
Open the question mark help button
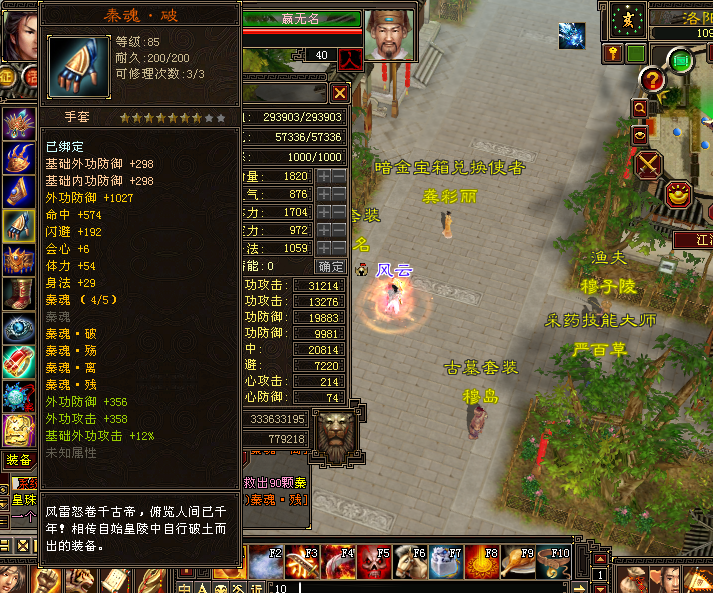coord(653,80)
